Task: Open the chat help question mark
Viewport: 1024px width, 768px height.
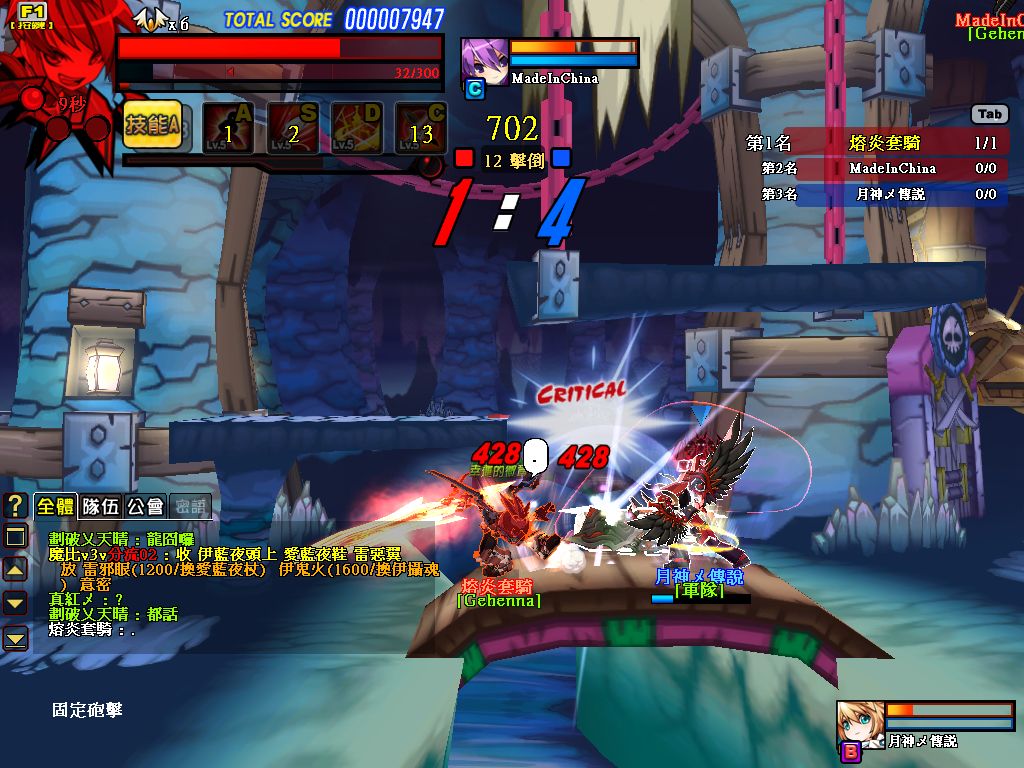Action: tap(15, 505)
